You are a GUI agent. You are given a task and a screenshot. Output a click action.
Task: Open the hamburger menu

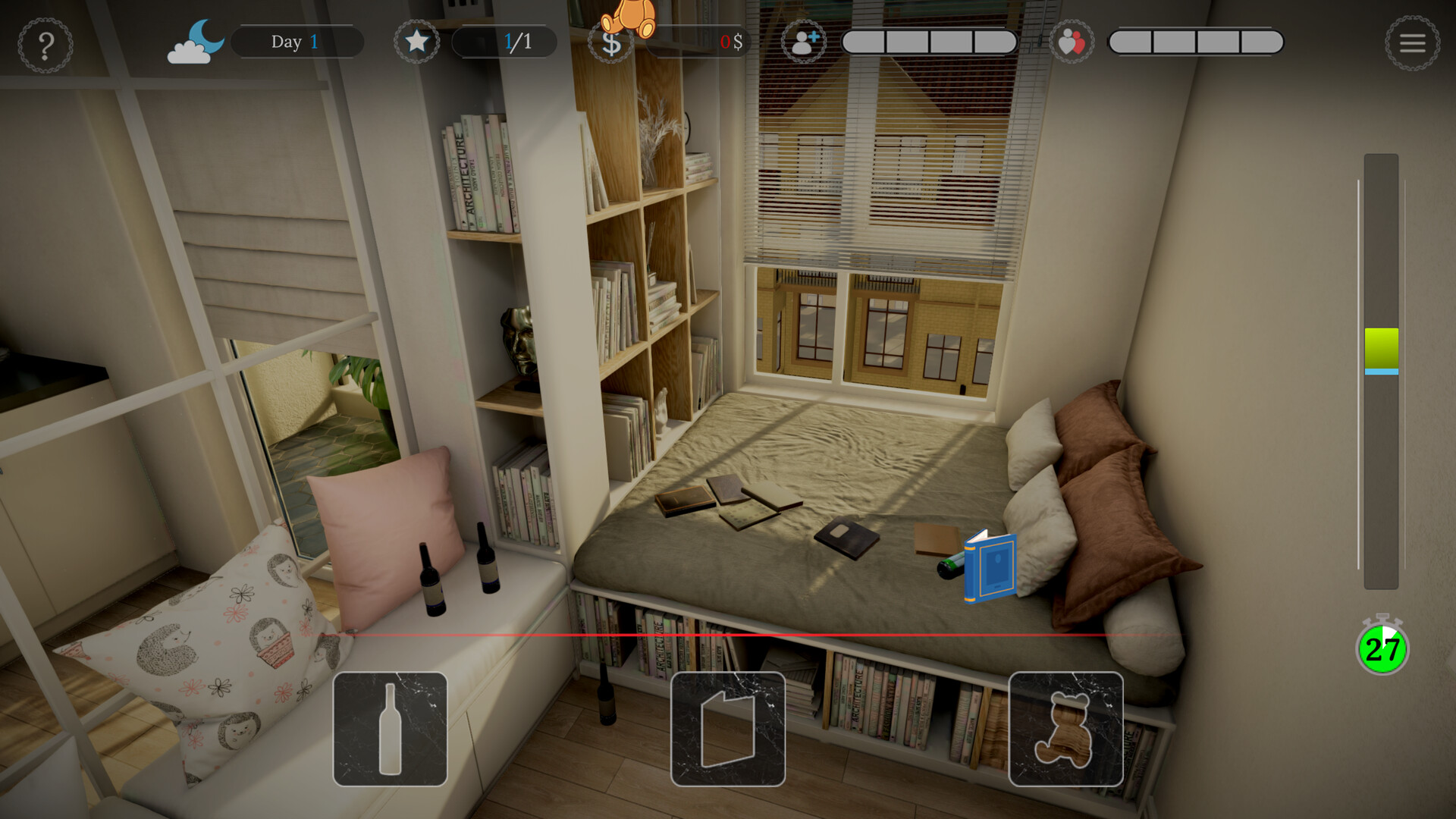point(1412,43)
